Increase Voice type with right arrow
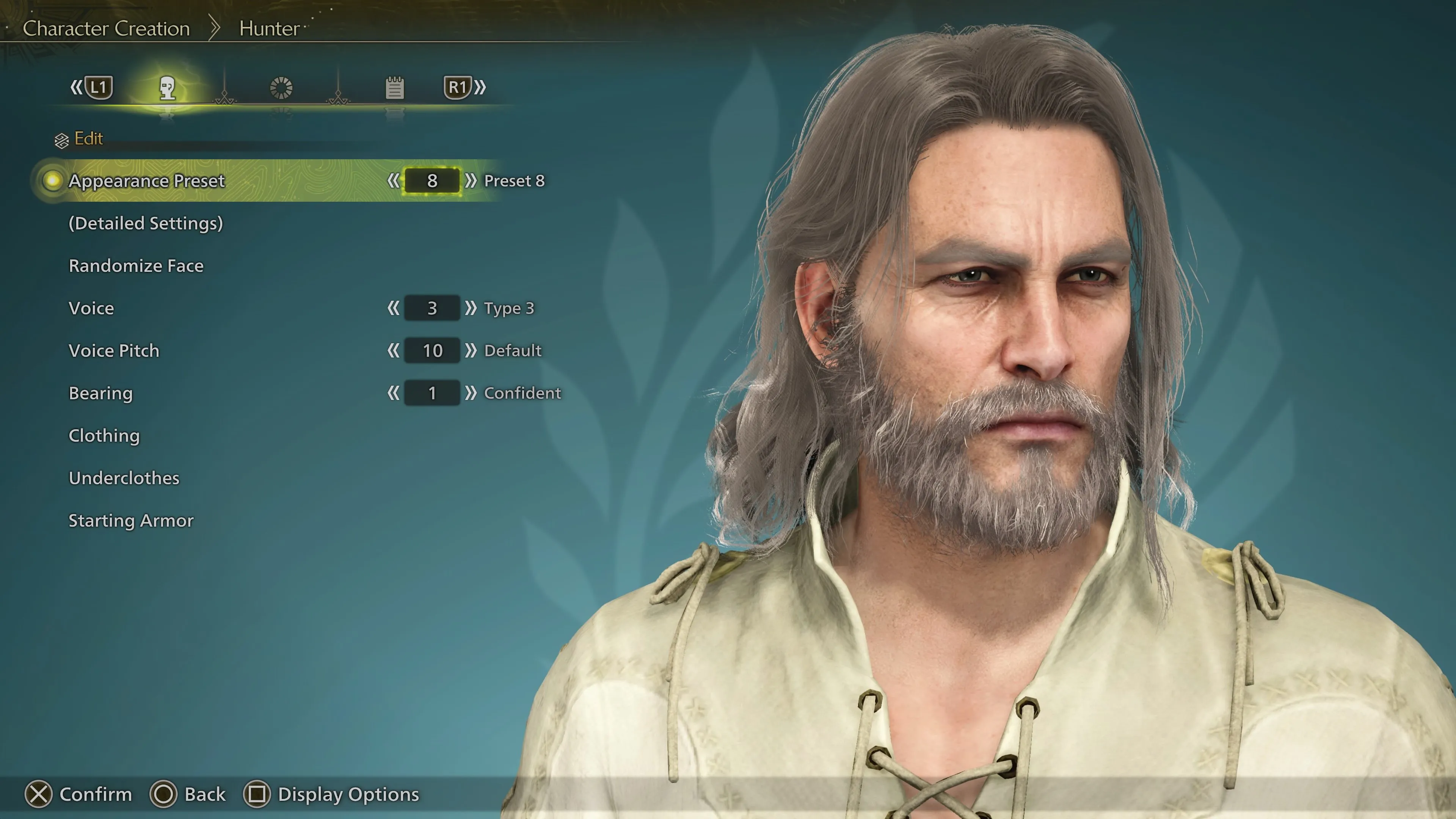The image size is (1456, 819). coord(470,308)
